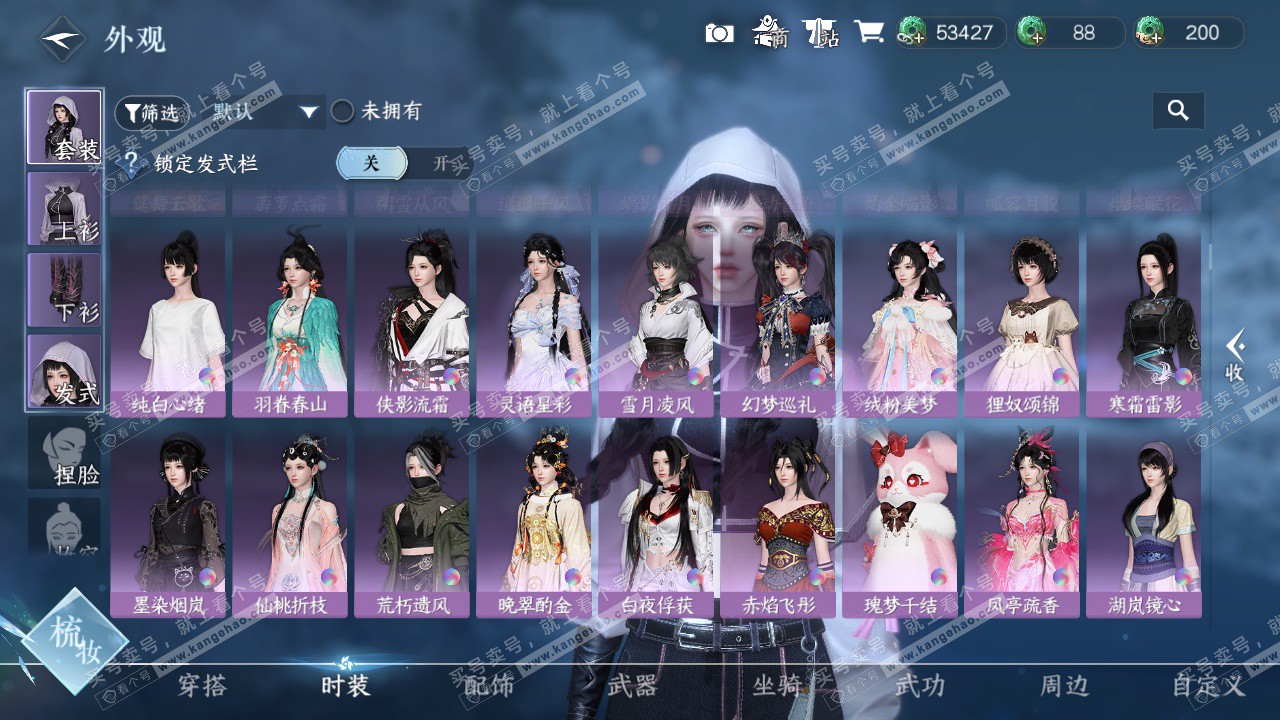Screen dimensions: 1280x720
Task: Toggle the 锁定发式栏 switch
Action: pyautogui.click(x=403, y=163)
